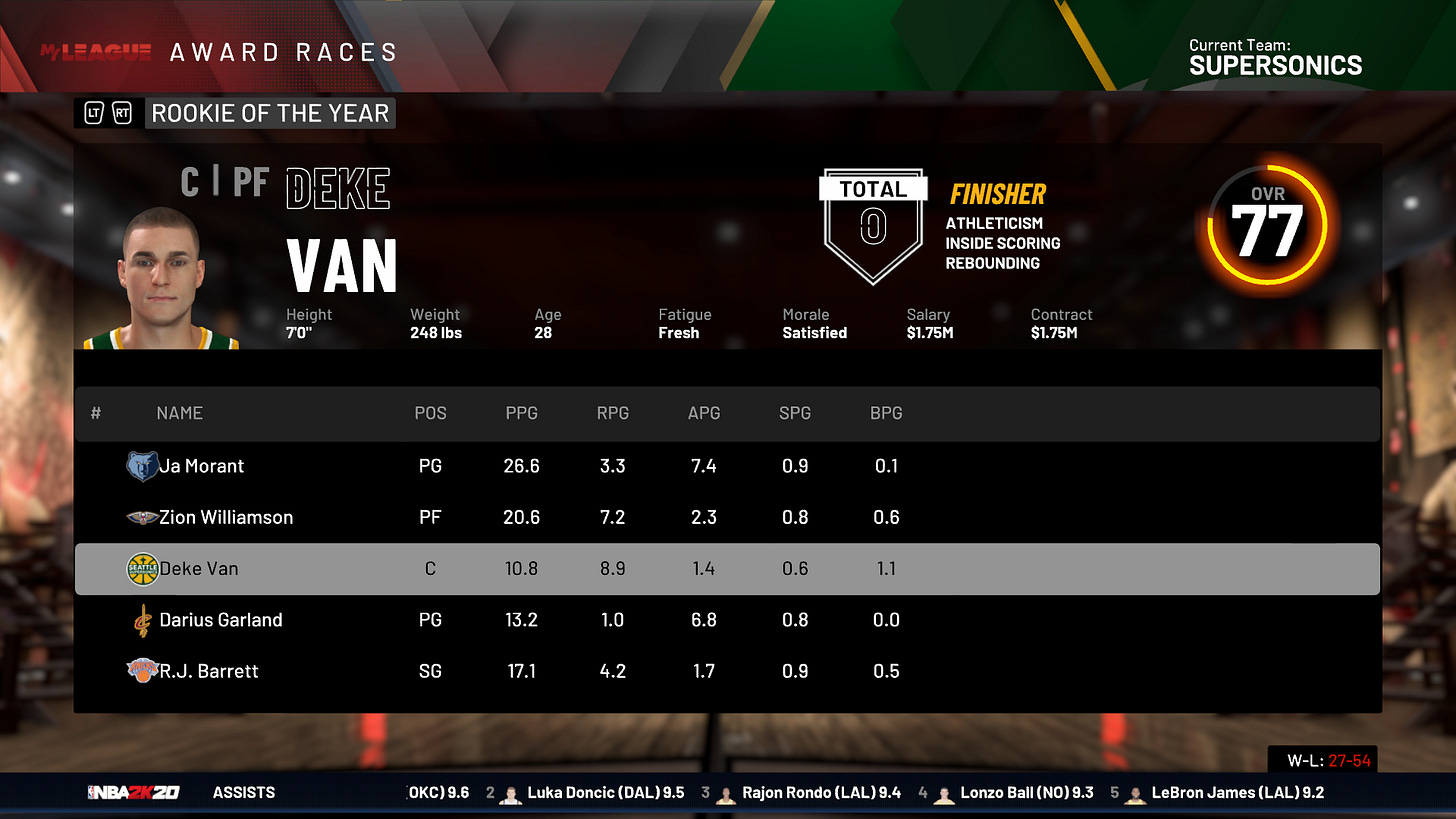Image resolution: width=1456 pixels, height=819 pixels.
Task: Click the PPG column header
Action: click(522, 413)
